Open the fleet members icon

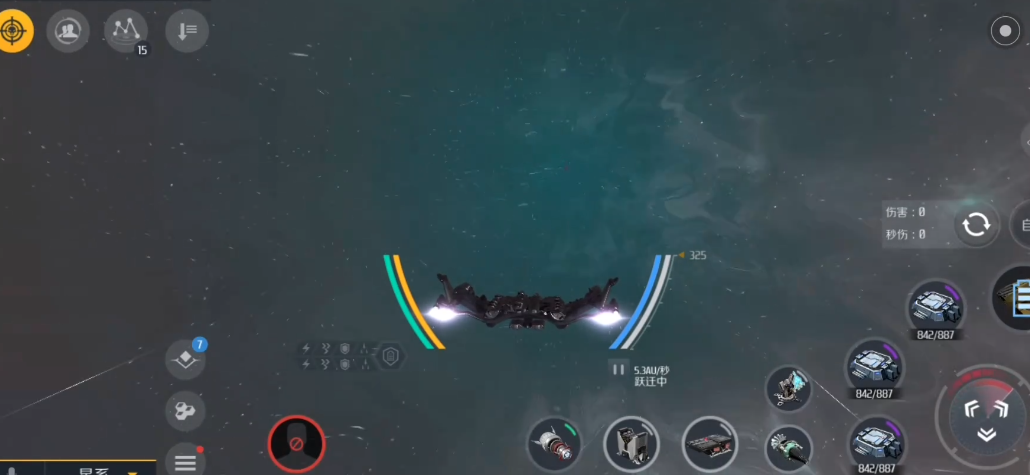(x=67, y=31)
